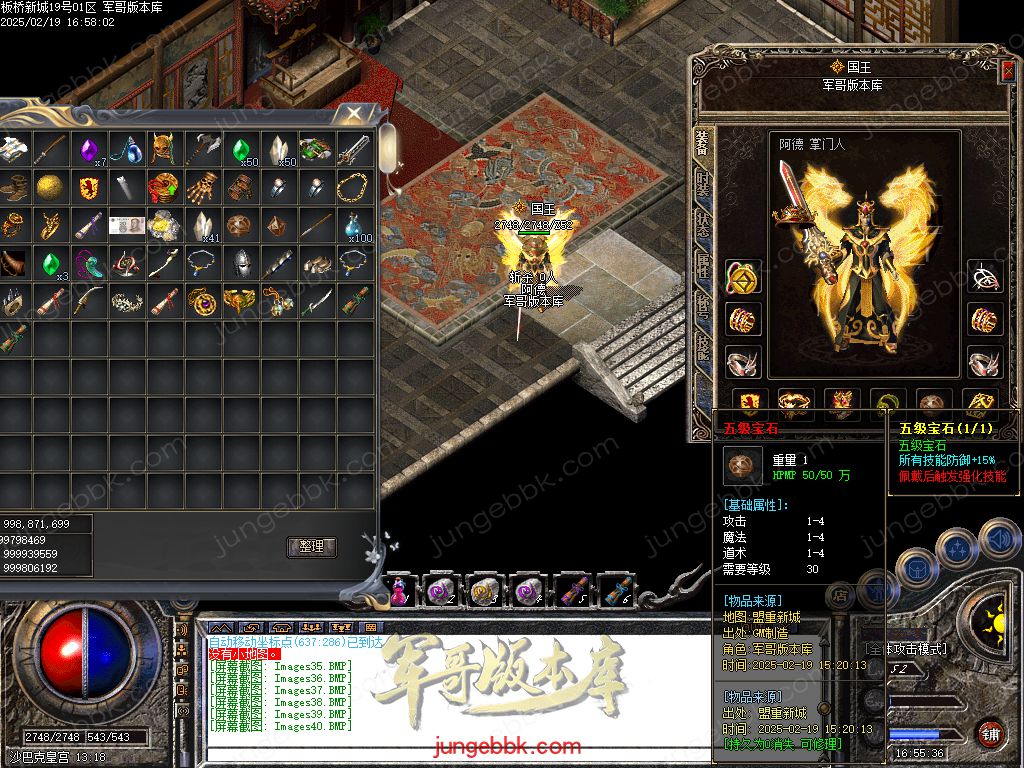Viewport: 1024px width, 768px height.
Task: Select the equipped gold coin medal slot
Action: tap(741, 277)
